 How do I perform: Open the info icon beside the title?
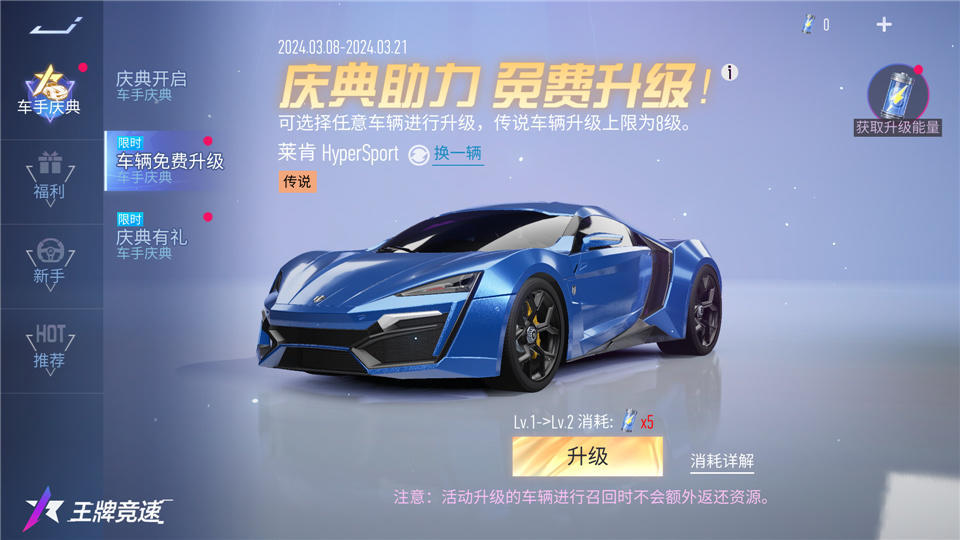732,72
